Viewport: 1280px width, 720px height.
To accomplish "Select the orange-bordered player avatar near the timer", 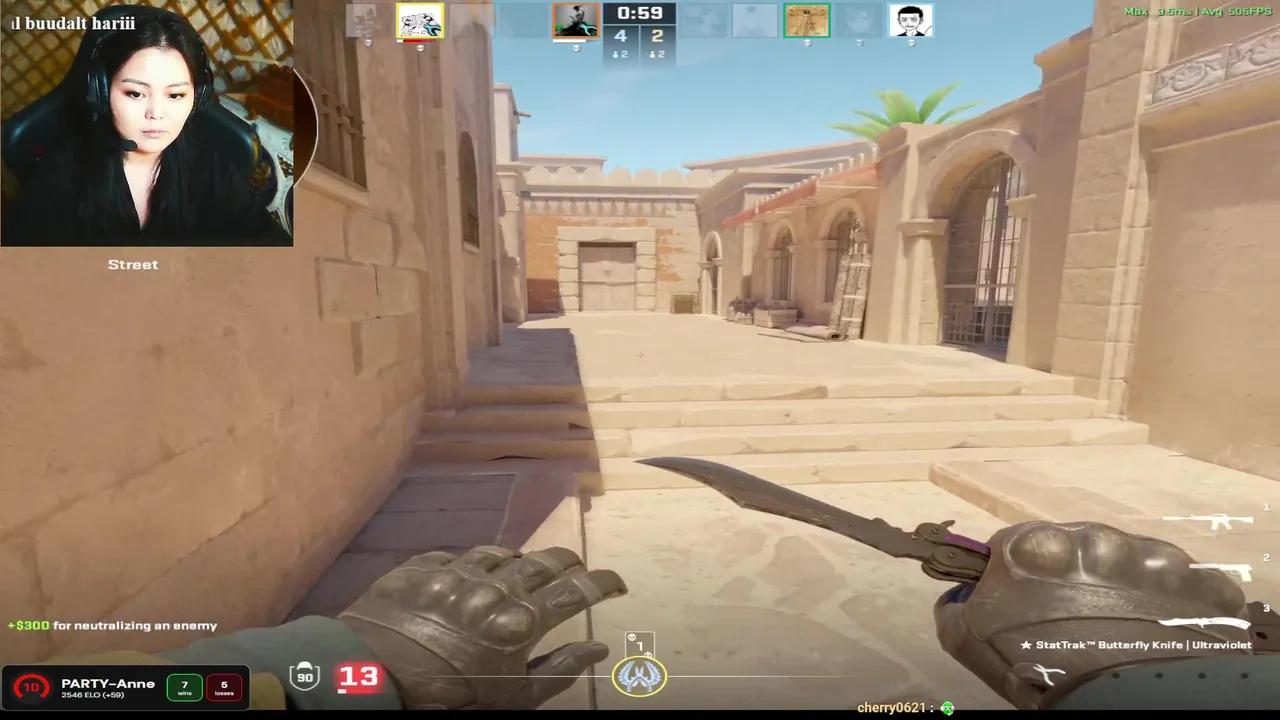I will 575,18.
